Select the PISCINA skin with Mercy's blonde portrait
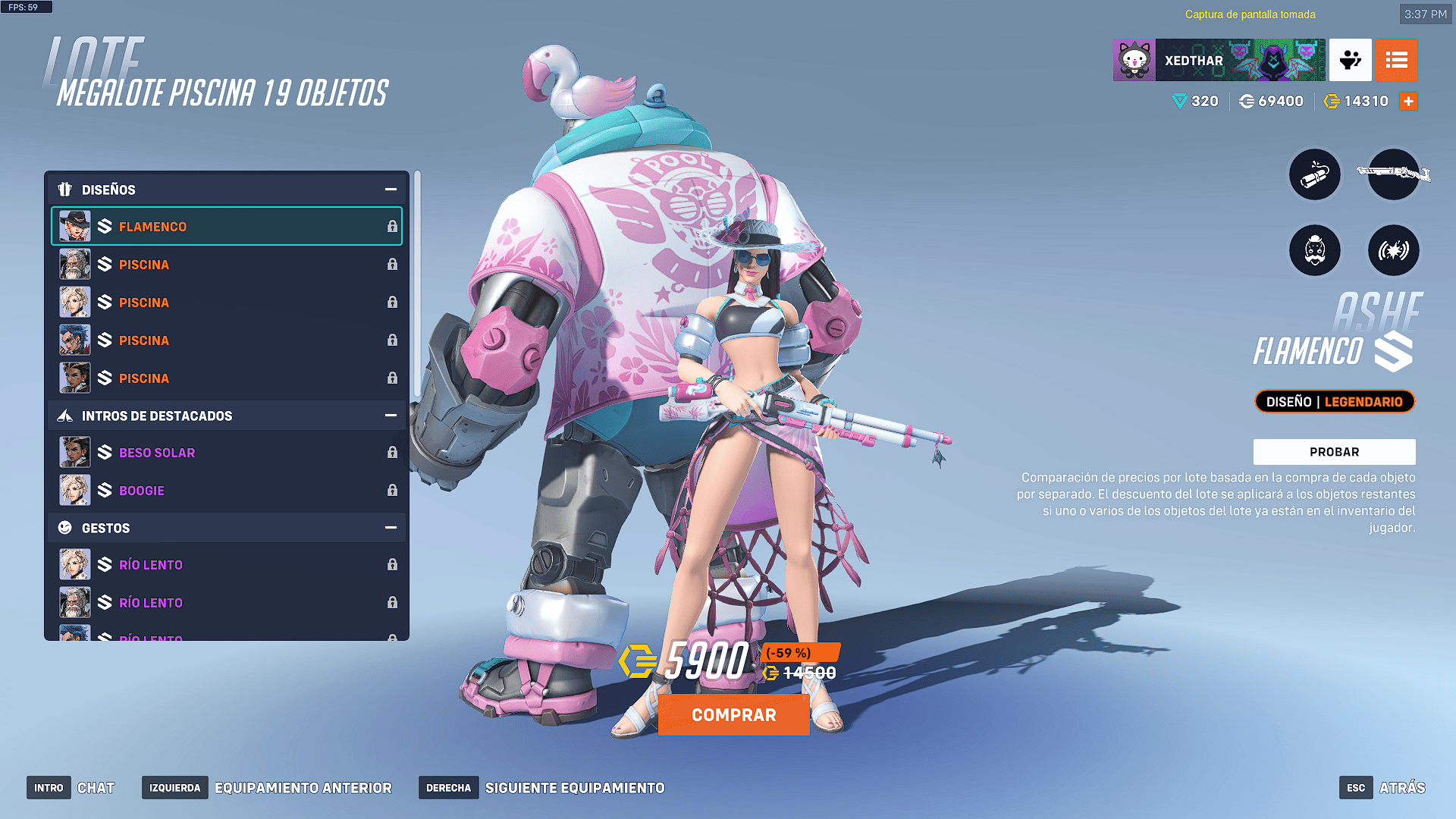This screenshot has width=1456, height=819. coord(226,303)
